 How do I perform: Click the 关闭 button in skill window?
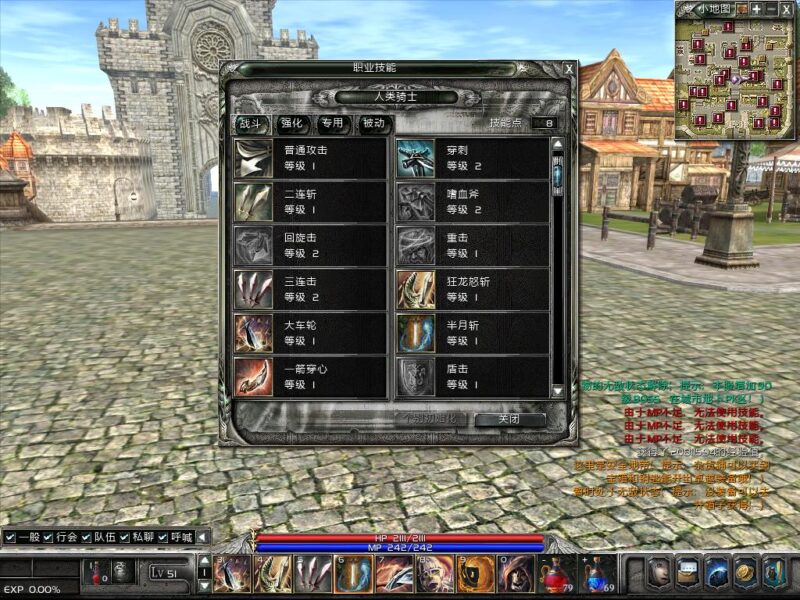tap(509, 420)
